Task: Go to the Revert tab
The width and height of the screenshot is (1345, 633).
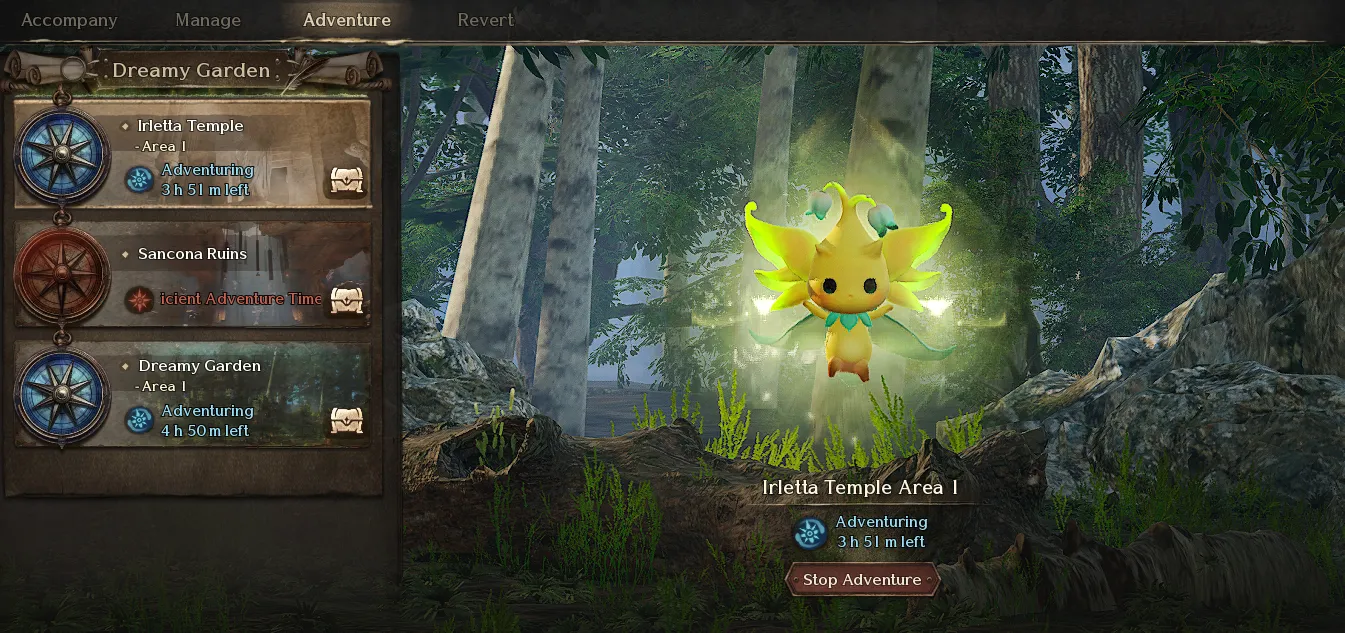Action: [x=485, y=20]
